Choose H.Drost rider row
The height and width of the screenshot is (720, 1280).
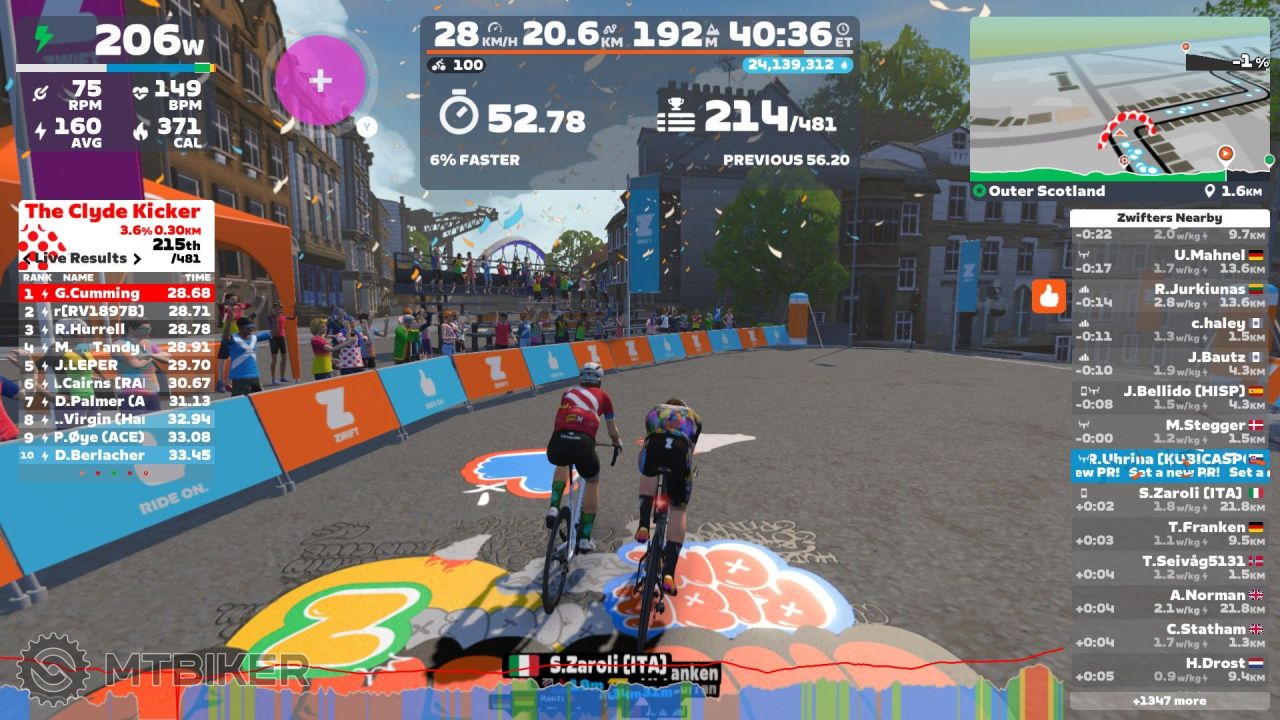point(1169,669)
